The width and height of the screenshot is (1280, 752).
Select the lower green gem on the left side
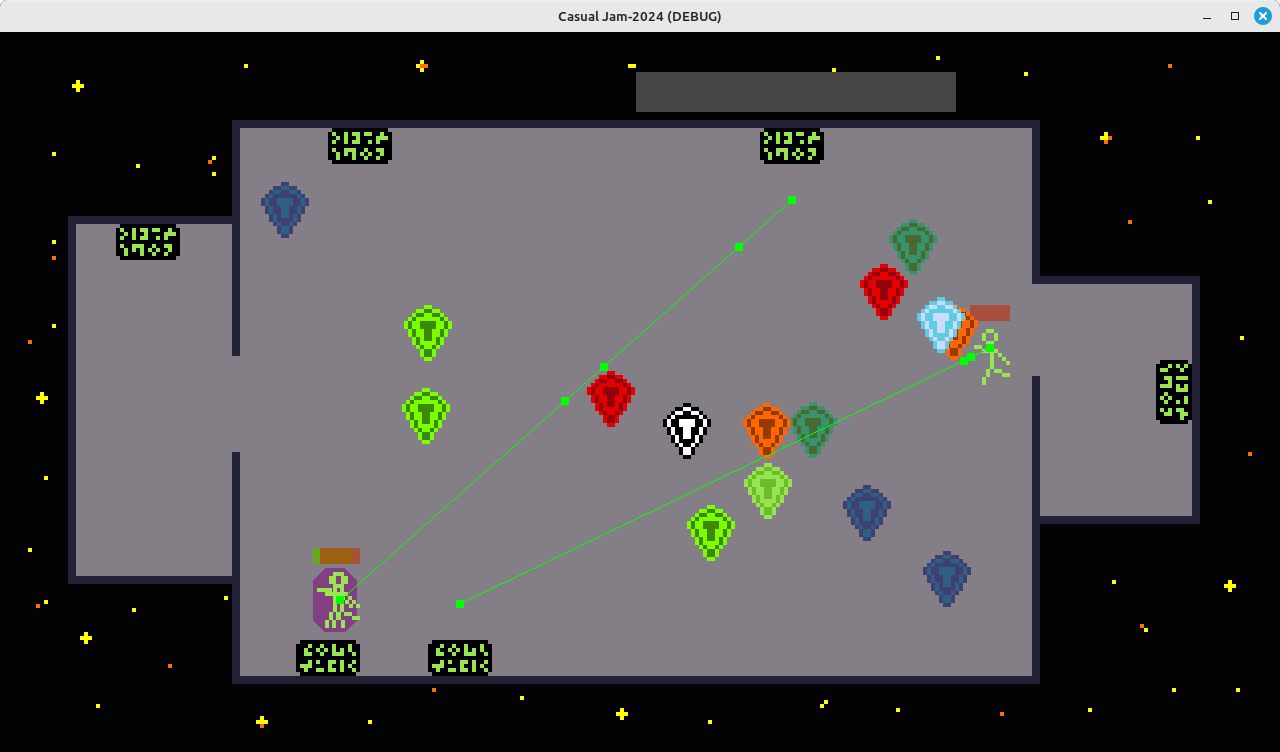(426, 412)
